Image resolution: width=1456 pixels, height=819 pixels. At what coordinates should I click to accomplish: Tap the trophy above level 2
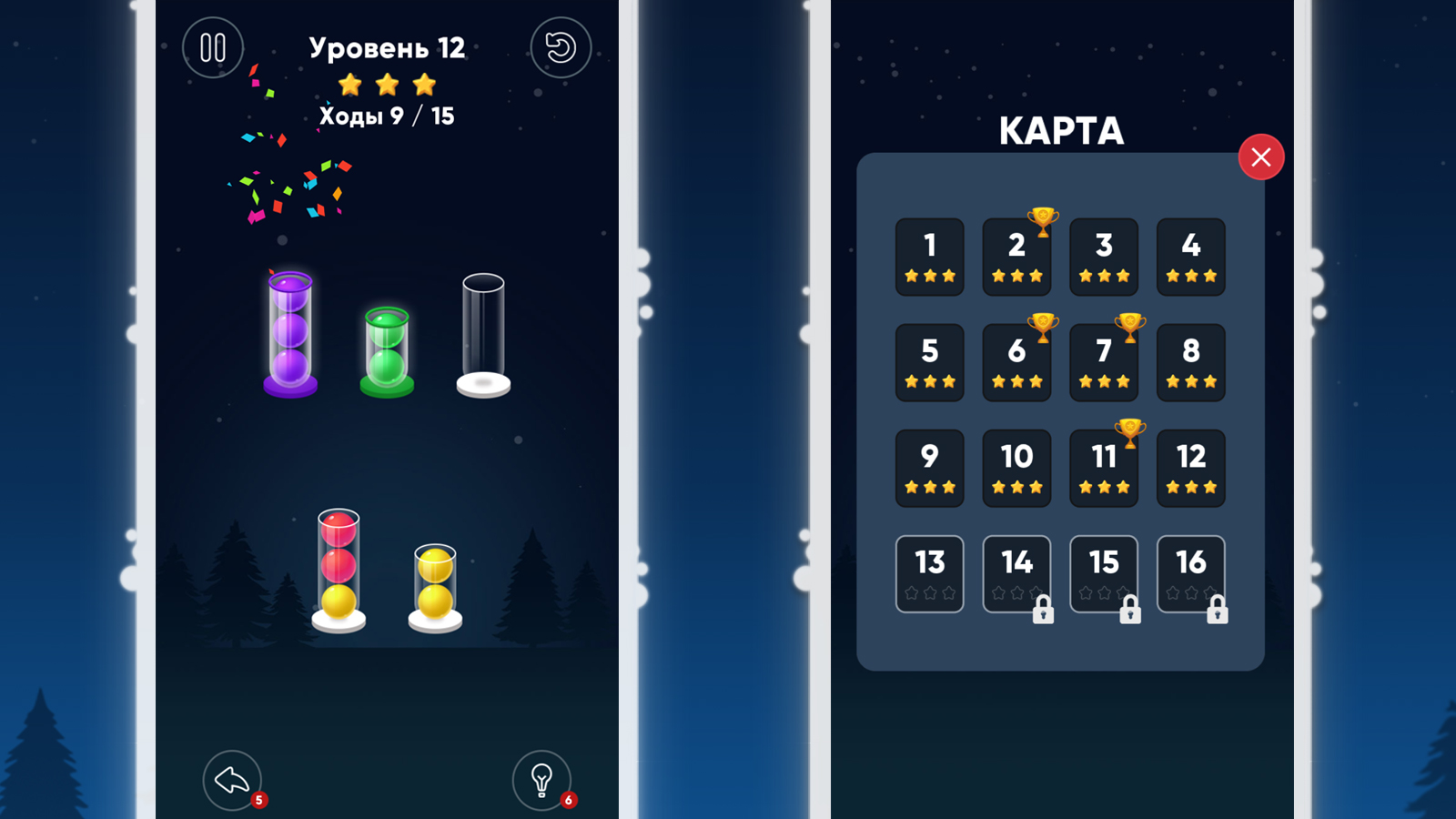click(1043, 219)
